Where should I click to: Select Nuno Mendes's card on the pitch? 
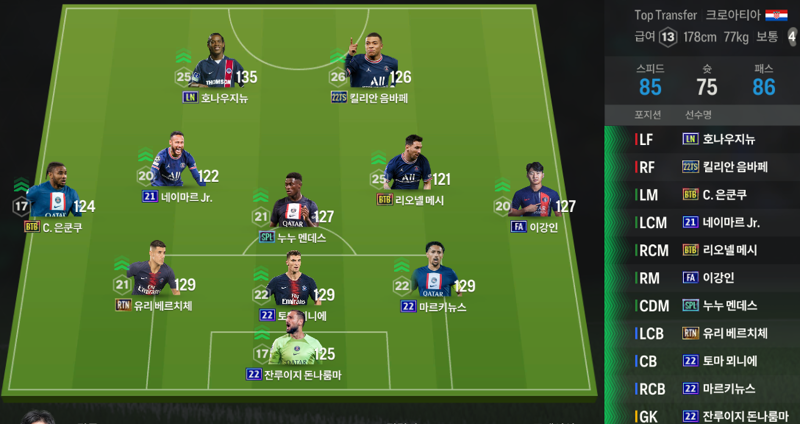coord(290,205)
